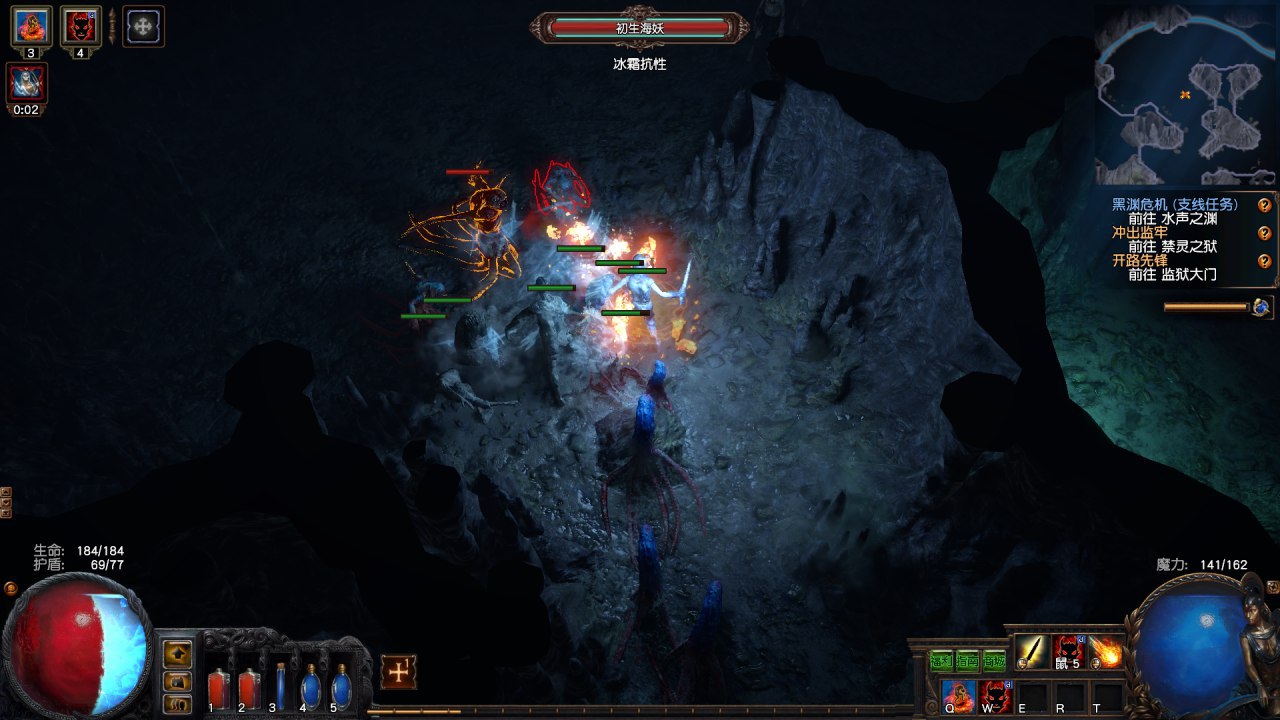
Task: Use the red life flask in slot 1
Action: [217, 688]
